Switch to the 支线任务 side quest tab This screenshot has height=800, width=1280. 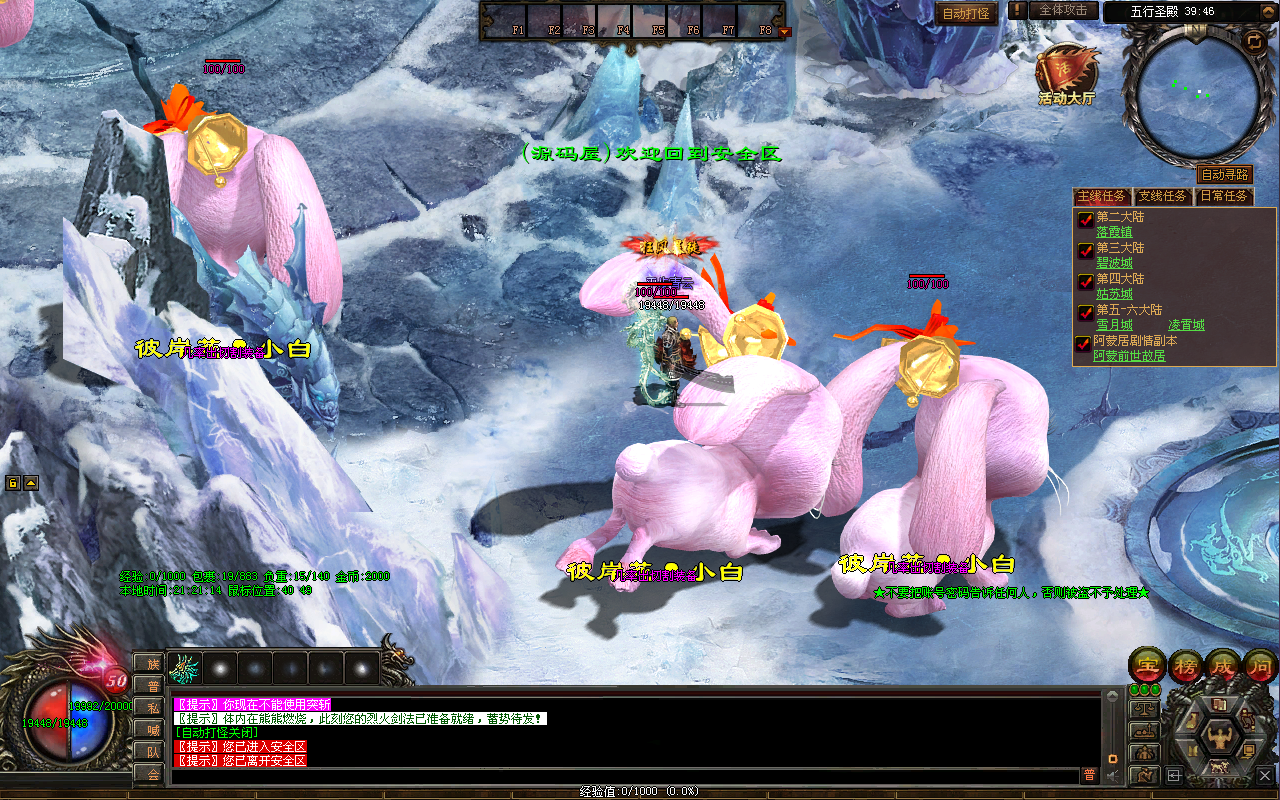(x=1163, y=196)
